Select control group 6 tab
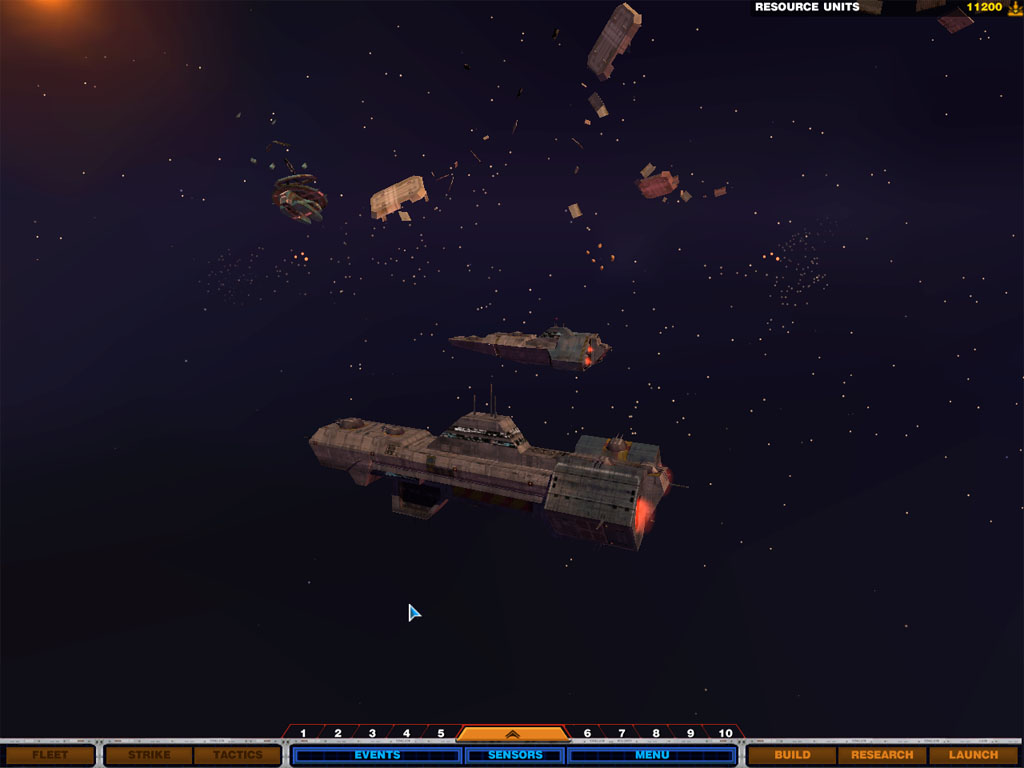This screenshot has height=768, width=1024. [587, 733]
